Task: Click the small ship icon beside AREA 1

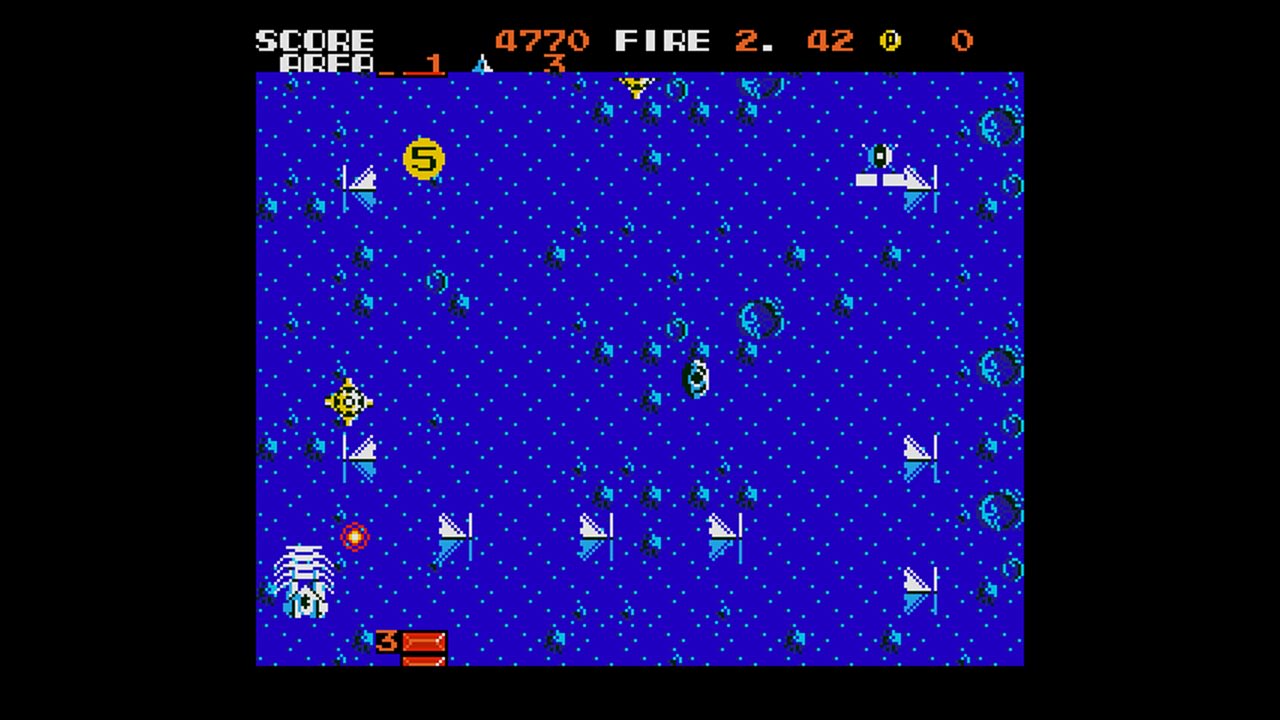Action: pos(483,64)
